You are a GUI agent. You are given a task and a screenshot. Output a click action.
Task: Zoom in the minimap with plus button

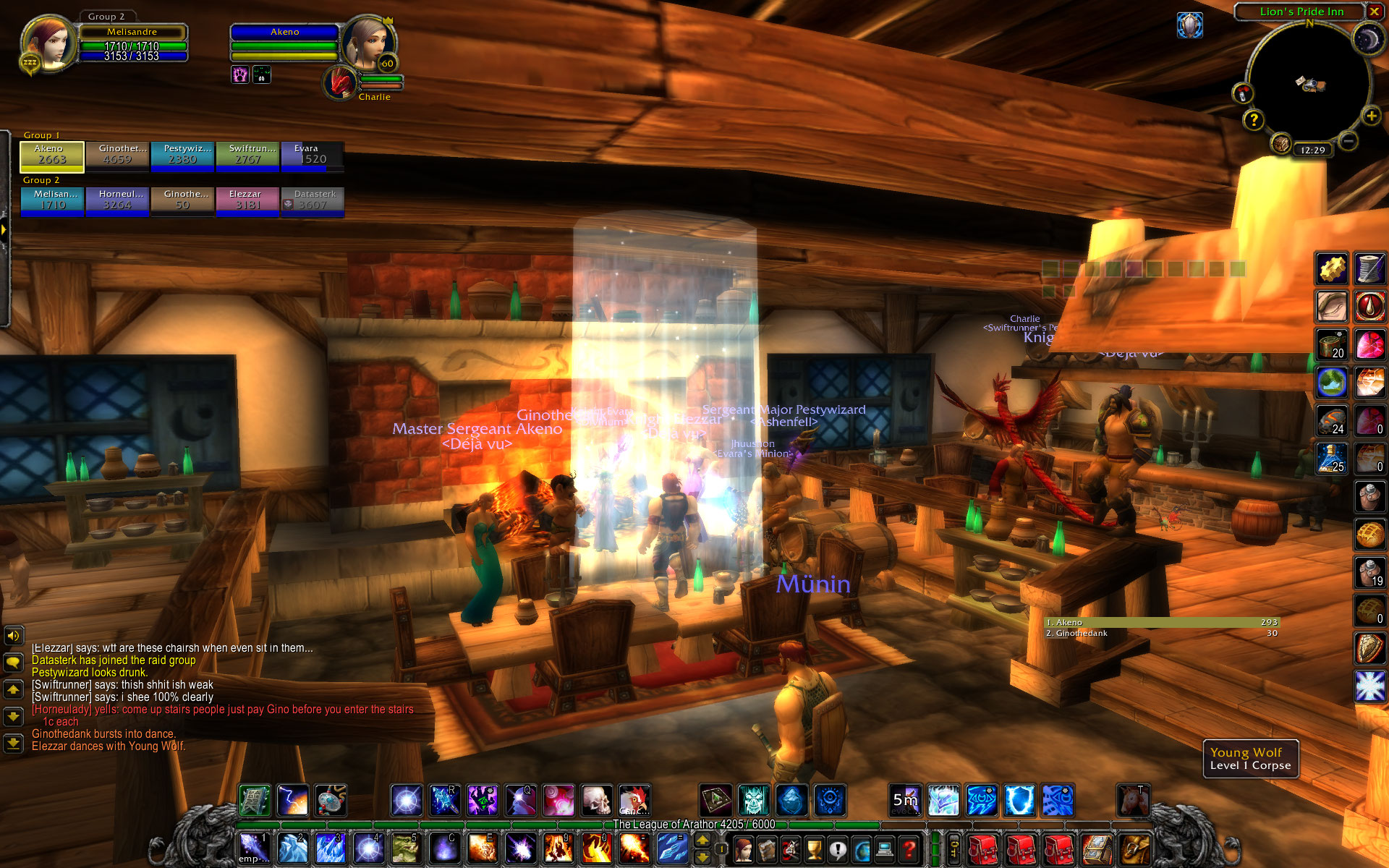pyautogui.click(x=1370, y=116)
